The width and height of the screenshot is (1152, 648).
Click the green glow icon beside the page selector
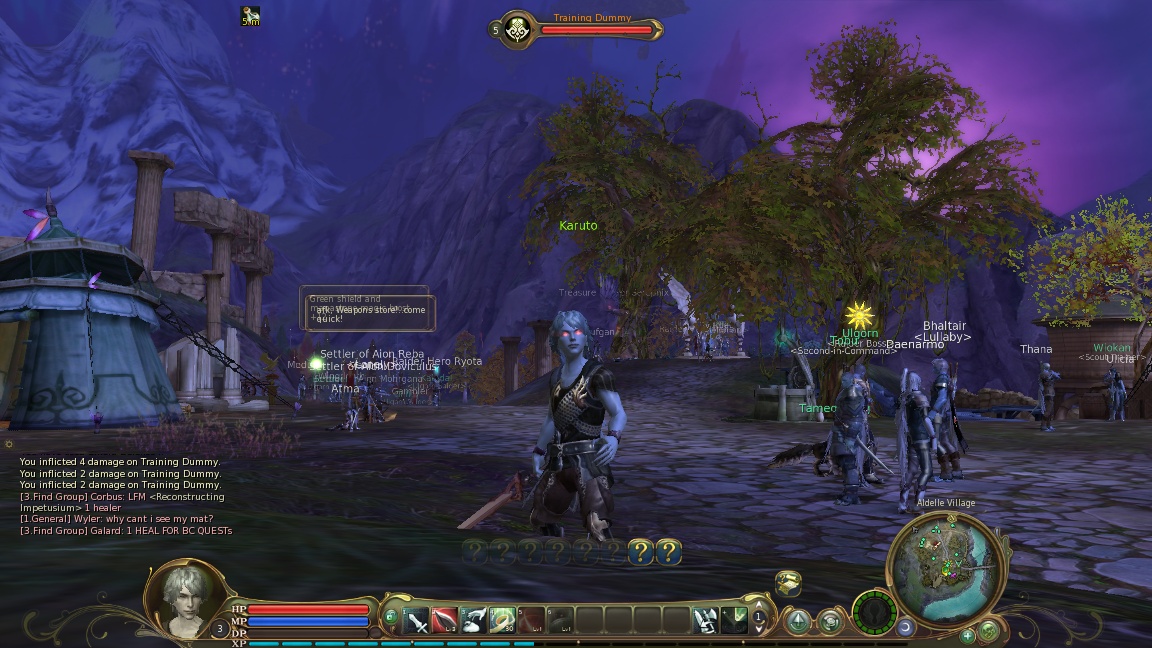734,621
